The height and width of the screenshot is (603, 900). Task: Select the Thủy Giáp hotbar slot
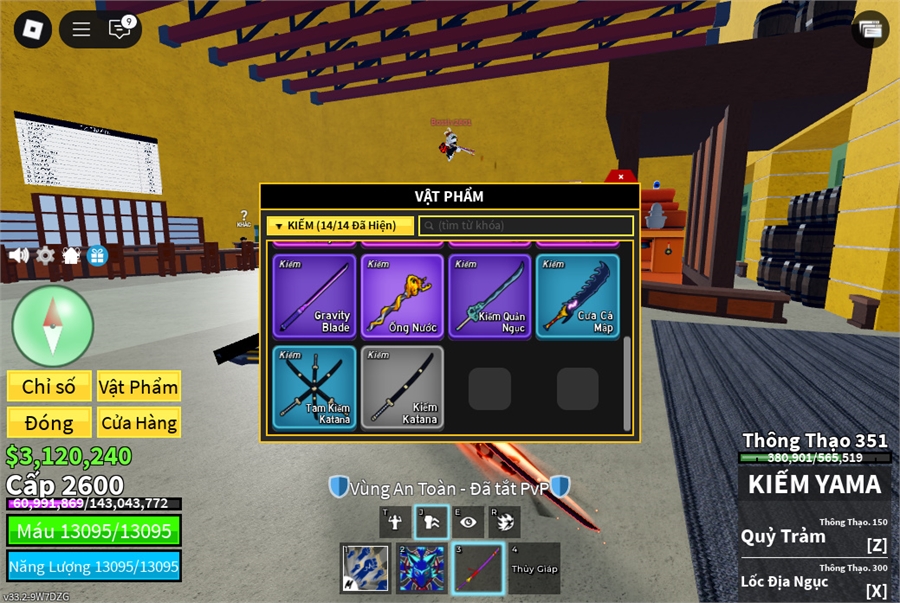click(535, 568)
